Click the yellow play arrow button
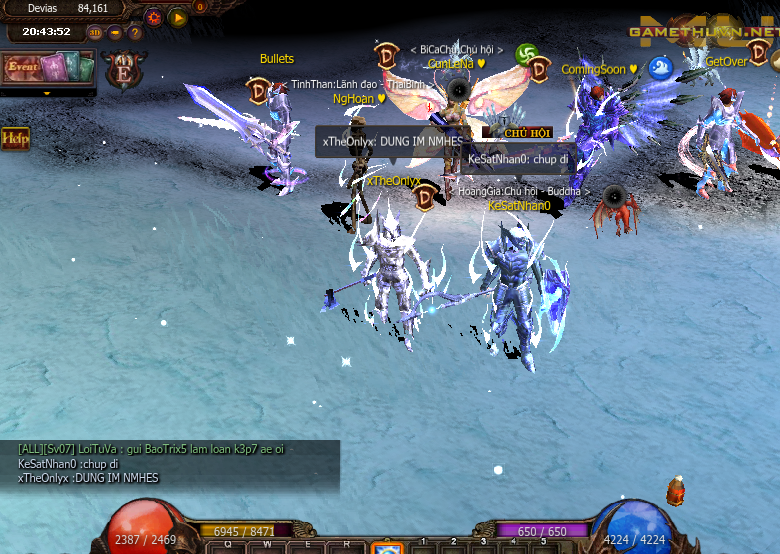780x554 pixels. 178,17
